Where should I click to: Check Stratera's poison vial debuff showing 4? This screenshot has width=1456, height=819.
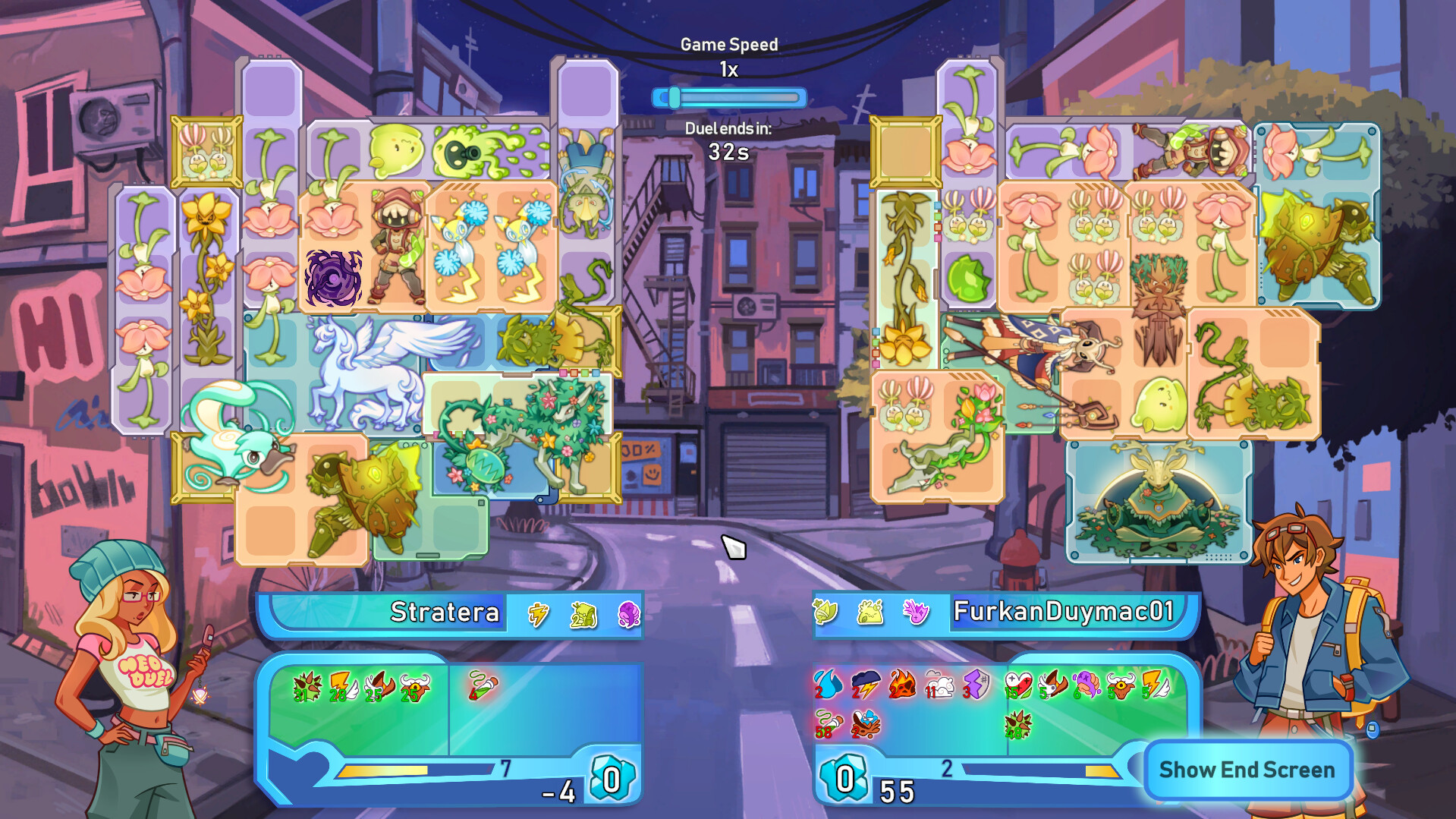(x=482, y=685)
